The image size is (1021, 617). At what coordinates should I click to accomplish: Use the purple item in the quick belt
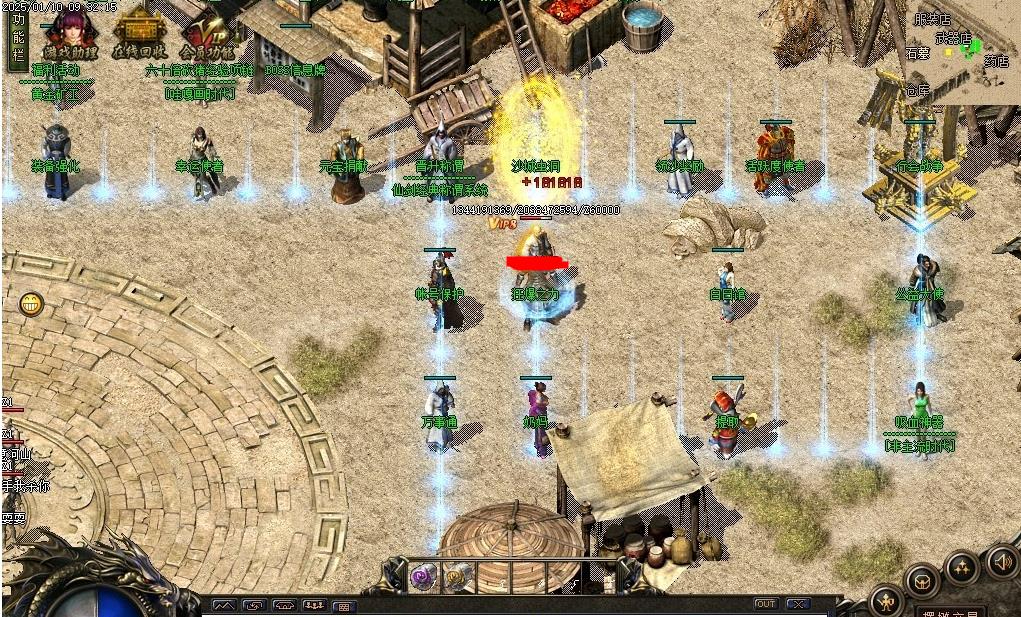(x=422, y=575)
